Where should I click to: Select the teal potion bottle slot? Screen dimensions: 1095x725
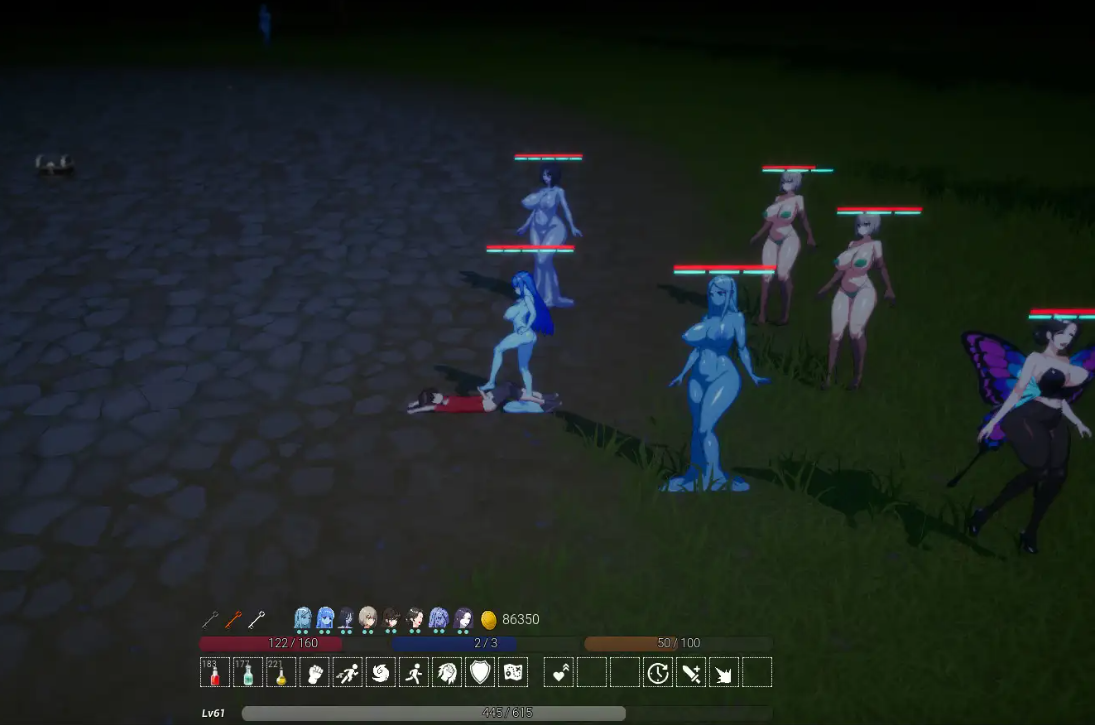point(248,672)
